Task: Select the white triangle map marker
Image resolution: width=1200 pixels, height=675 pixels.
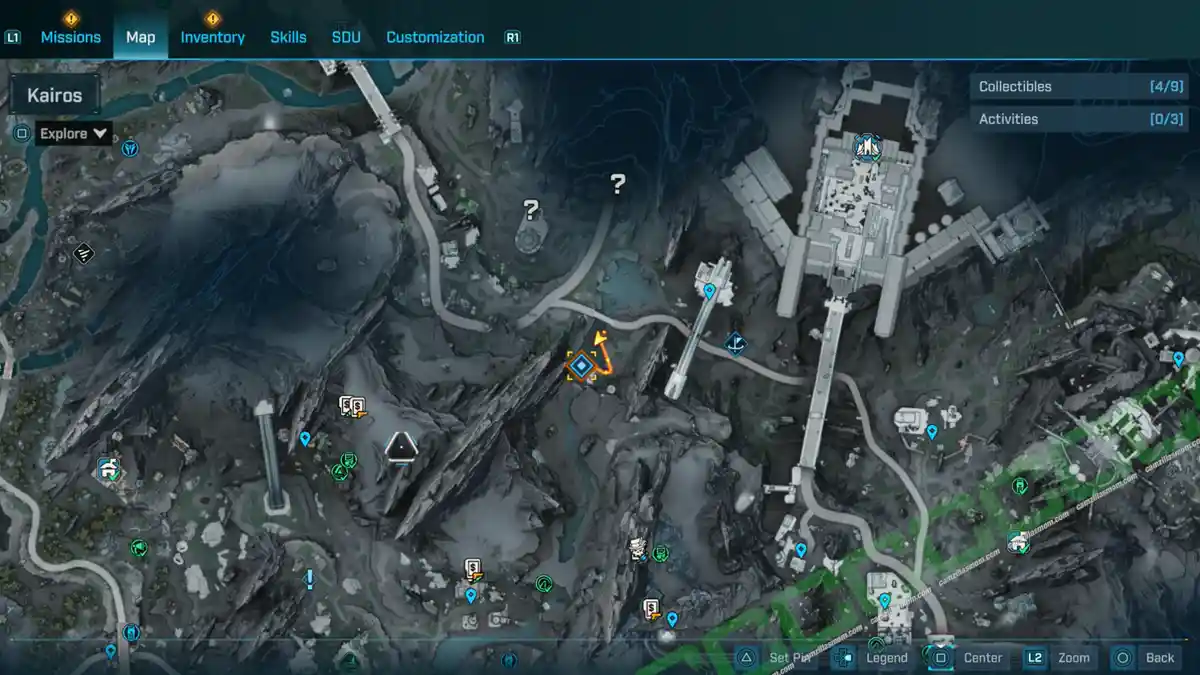Action: (401, 445)
